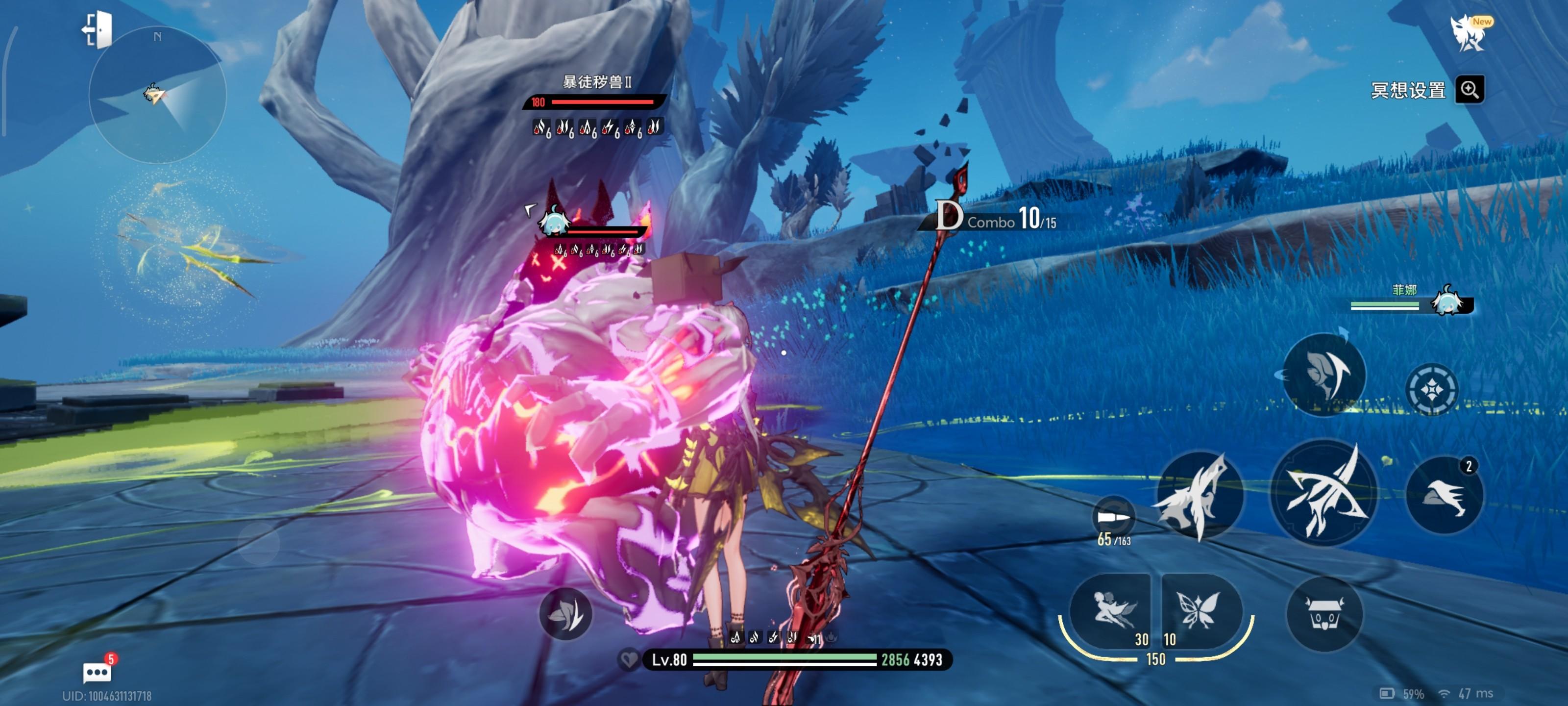The image size is (1568, 706).
Task: Tap the New wolf-head notification icon
Action: tap(1469, 32)
